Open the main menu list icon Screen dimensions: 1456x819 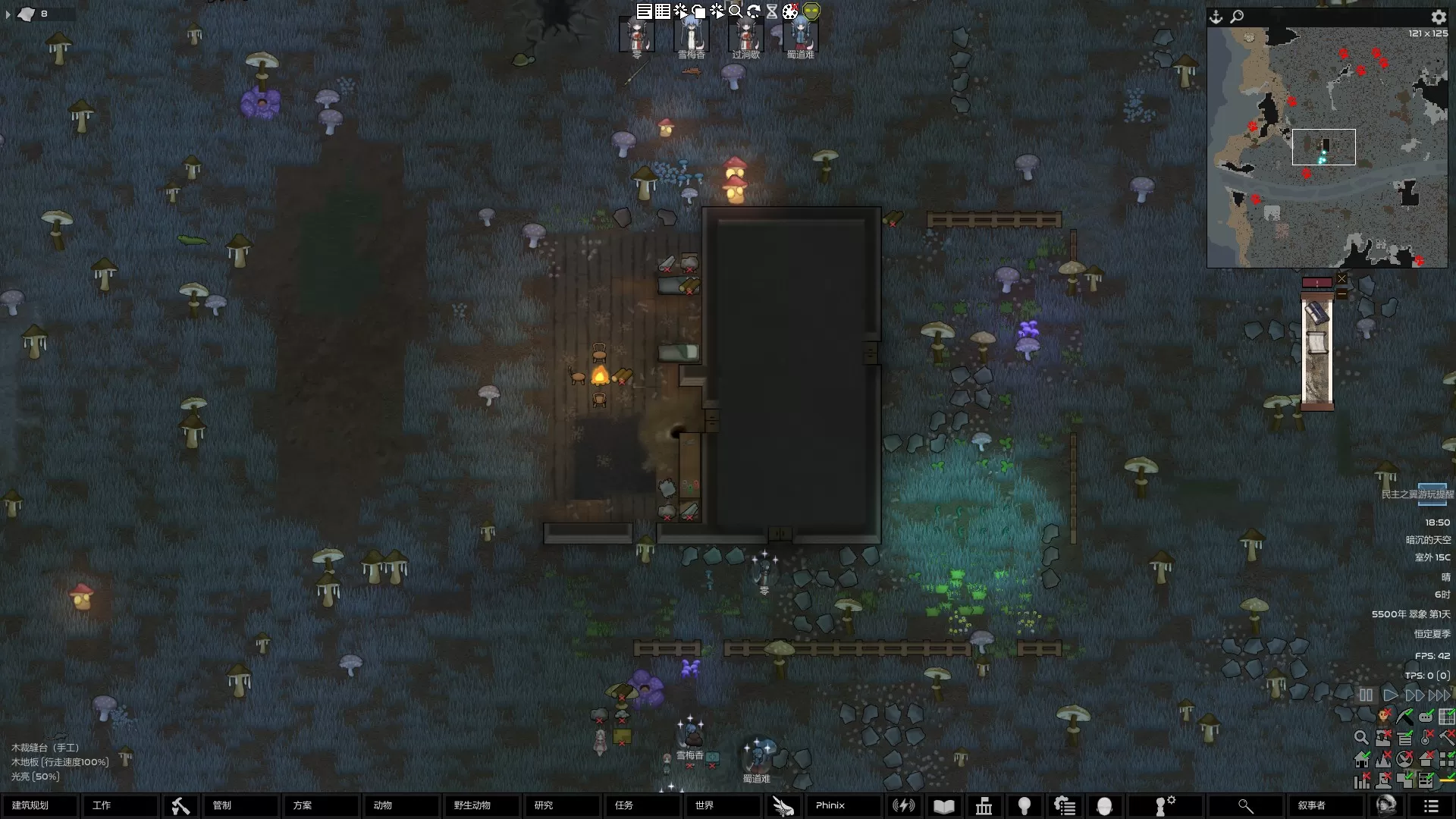pyautogui.click(x=1430, y=806)
